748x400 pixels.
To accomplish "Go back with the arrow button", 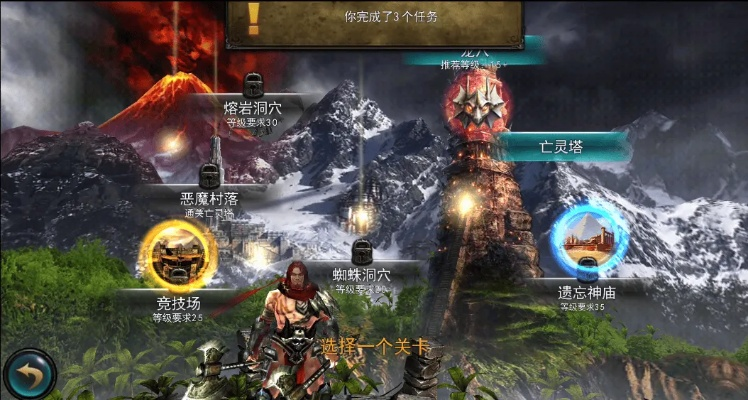I will [x=29, y=373].
